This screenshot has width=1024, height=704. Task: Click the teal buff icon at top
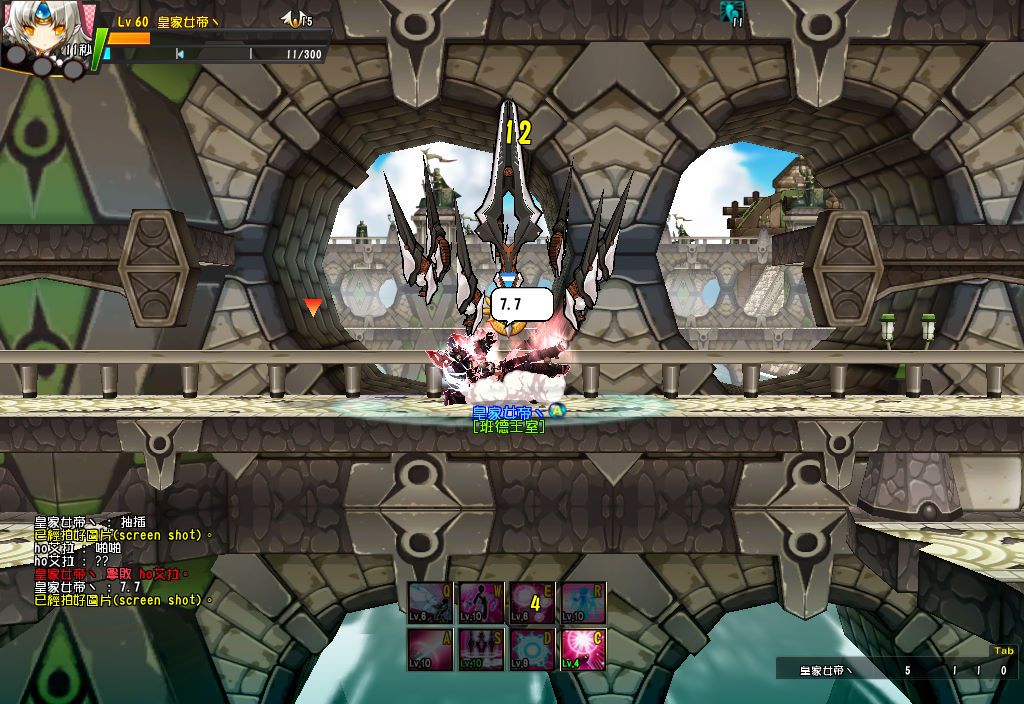(x=733, y=12)
